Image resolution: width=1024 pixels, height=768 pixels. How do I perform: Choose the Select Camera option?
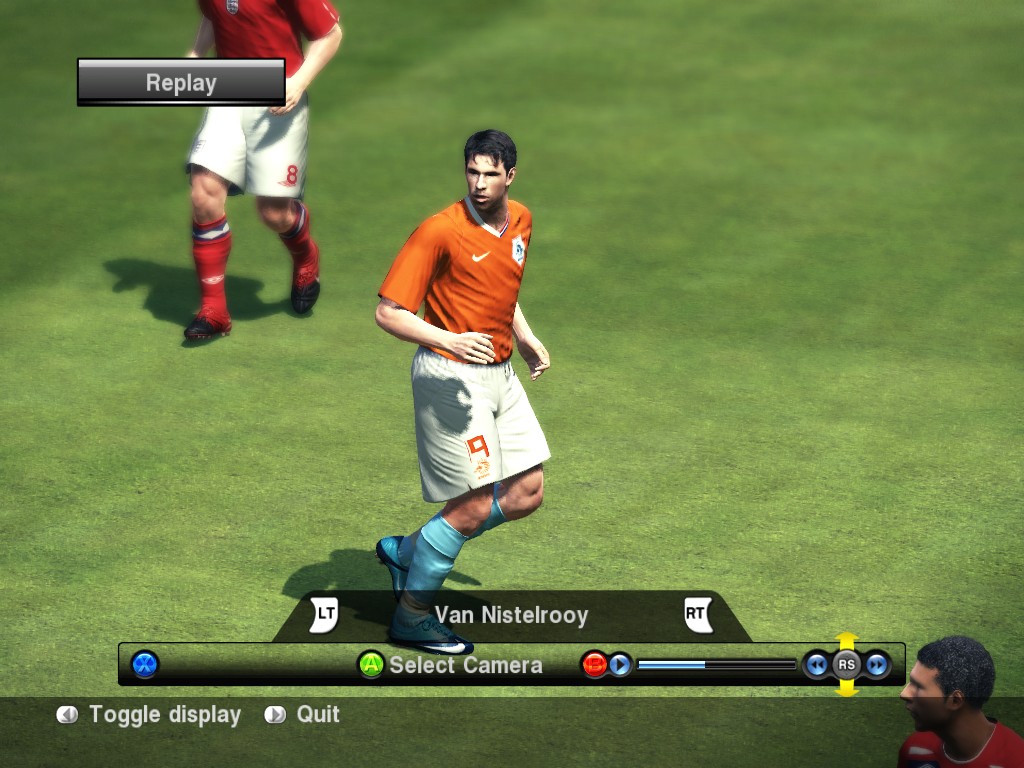pos(451,665)
